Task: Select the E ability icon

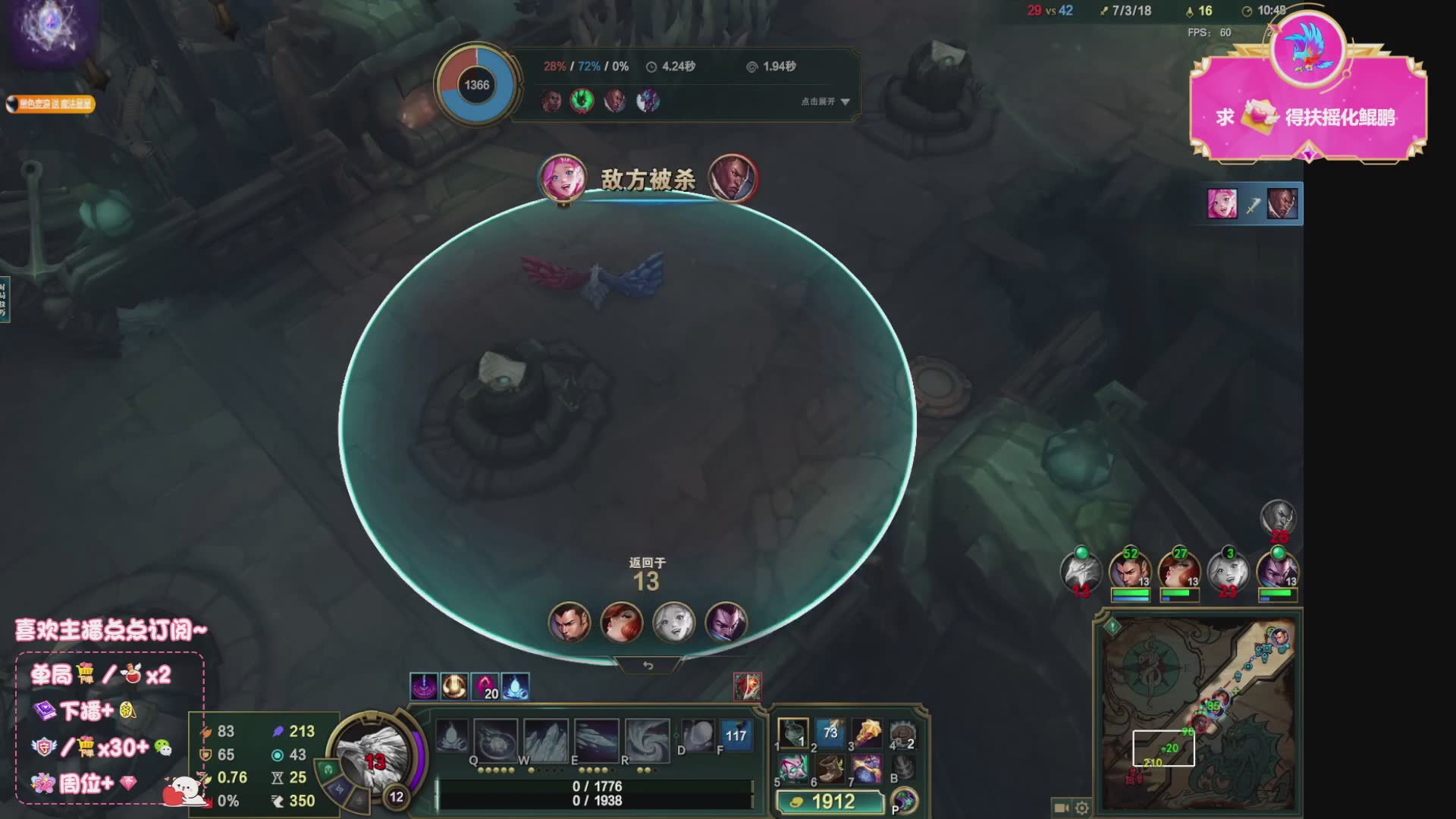Action: click(x=597, y=739)
